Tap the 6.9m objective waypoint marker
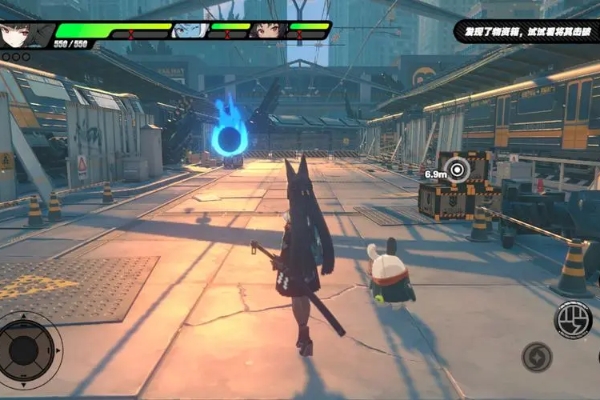Screen dimensions: 600x400 pos(458,170)
